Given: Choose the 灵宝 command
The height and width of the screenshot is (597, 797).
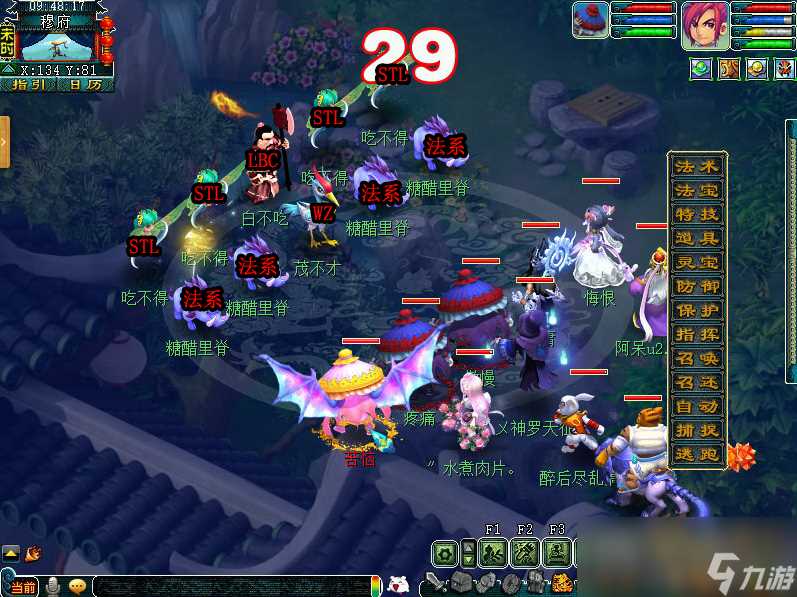Looking at the screenshot, I should click(x=697, y=262).
